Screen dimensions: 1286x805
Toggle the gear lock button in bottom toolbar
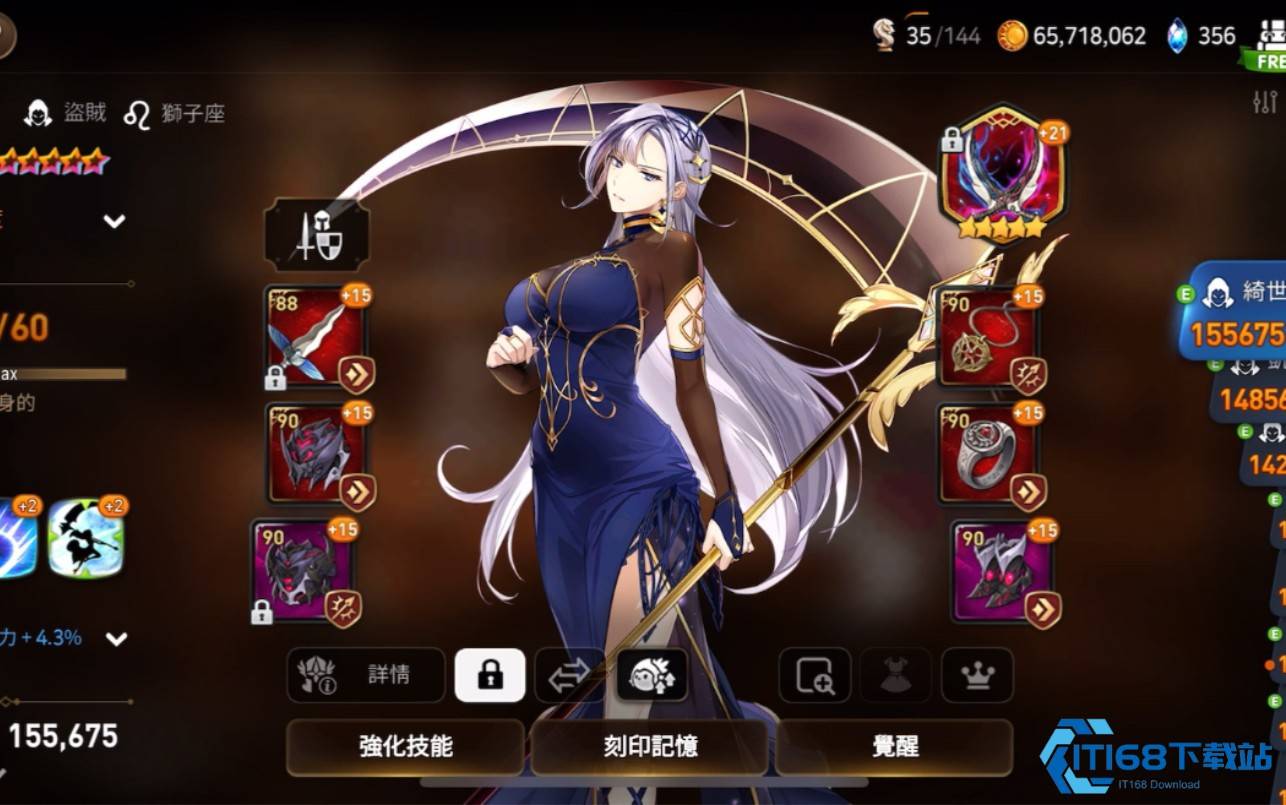click(x=489, y=676)
